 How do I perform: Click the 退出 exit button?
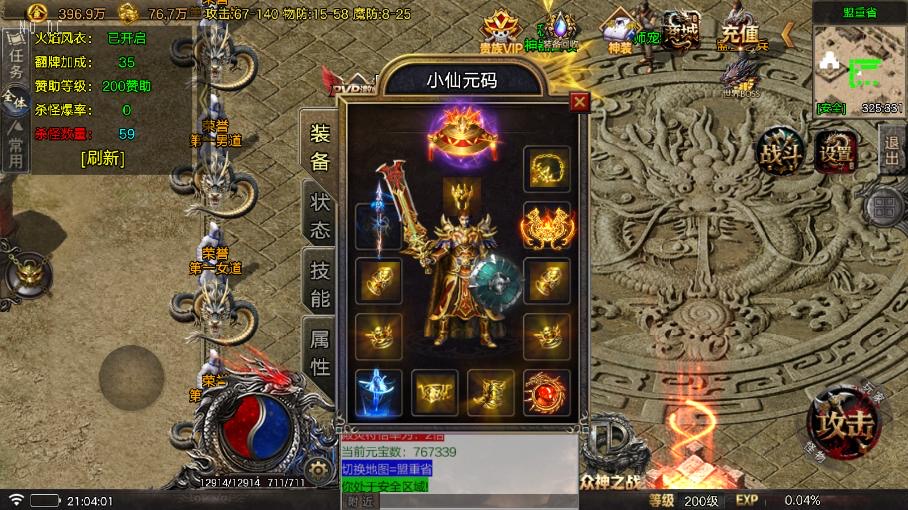[x=892, y=150]
